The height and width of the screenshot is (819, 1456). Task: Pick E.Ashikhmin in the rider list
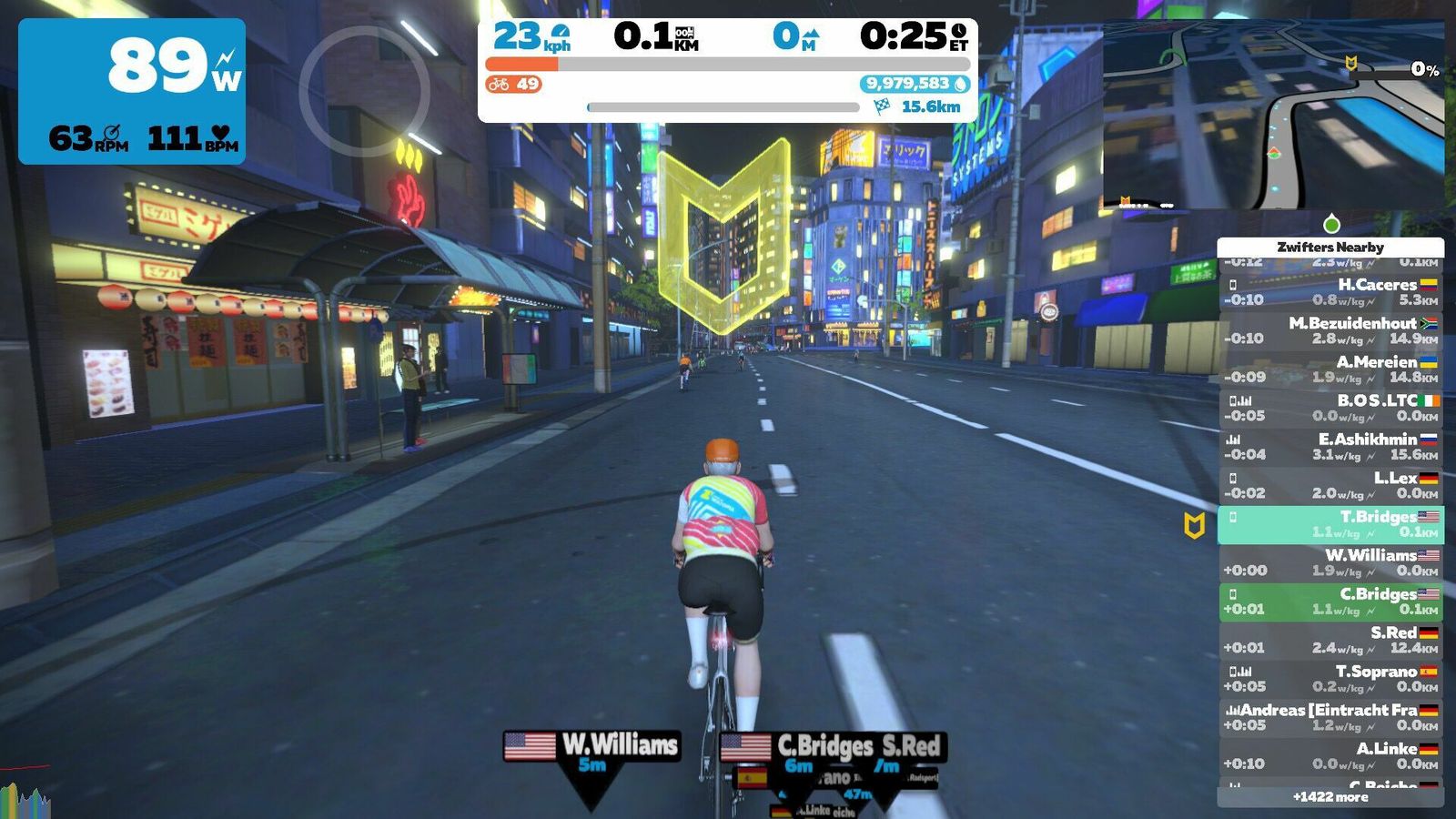(1330, 447)
